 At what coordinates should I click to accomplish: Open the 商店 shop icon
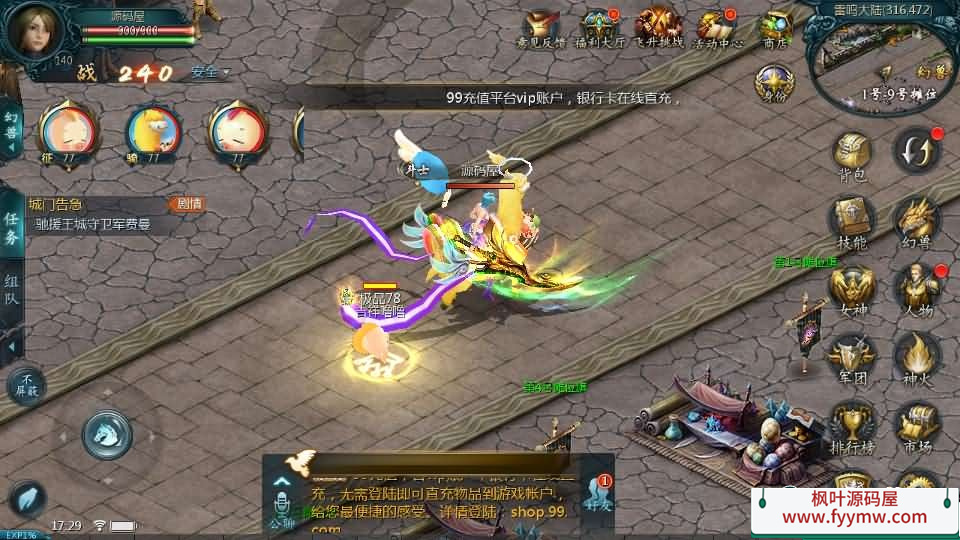click(x=775, y=26)
